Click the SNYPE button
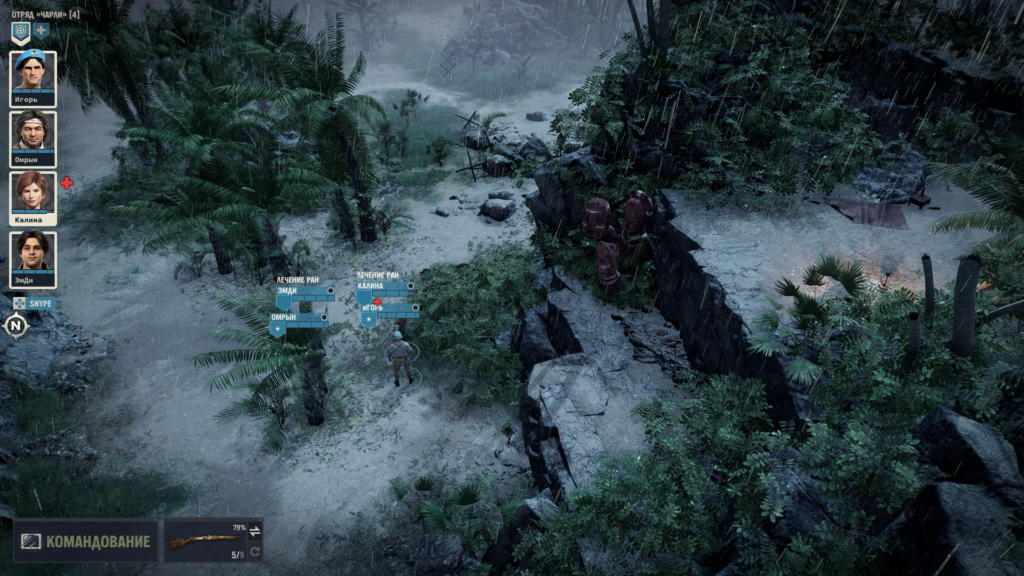This screenshot has width=1024, height=576. tap(34, 303)
